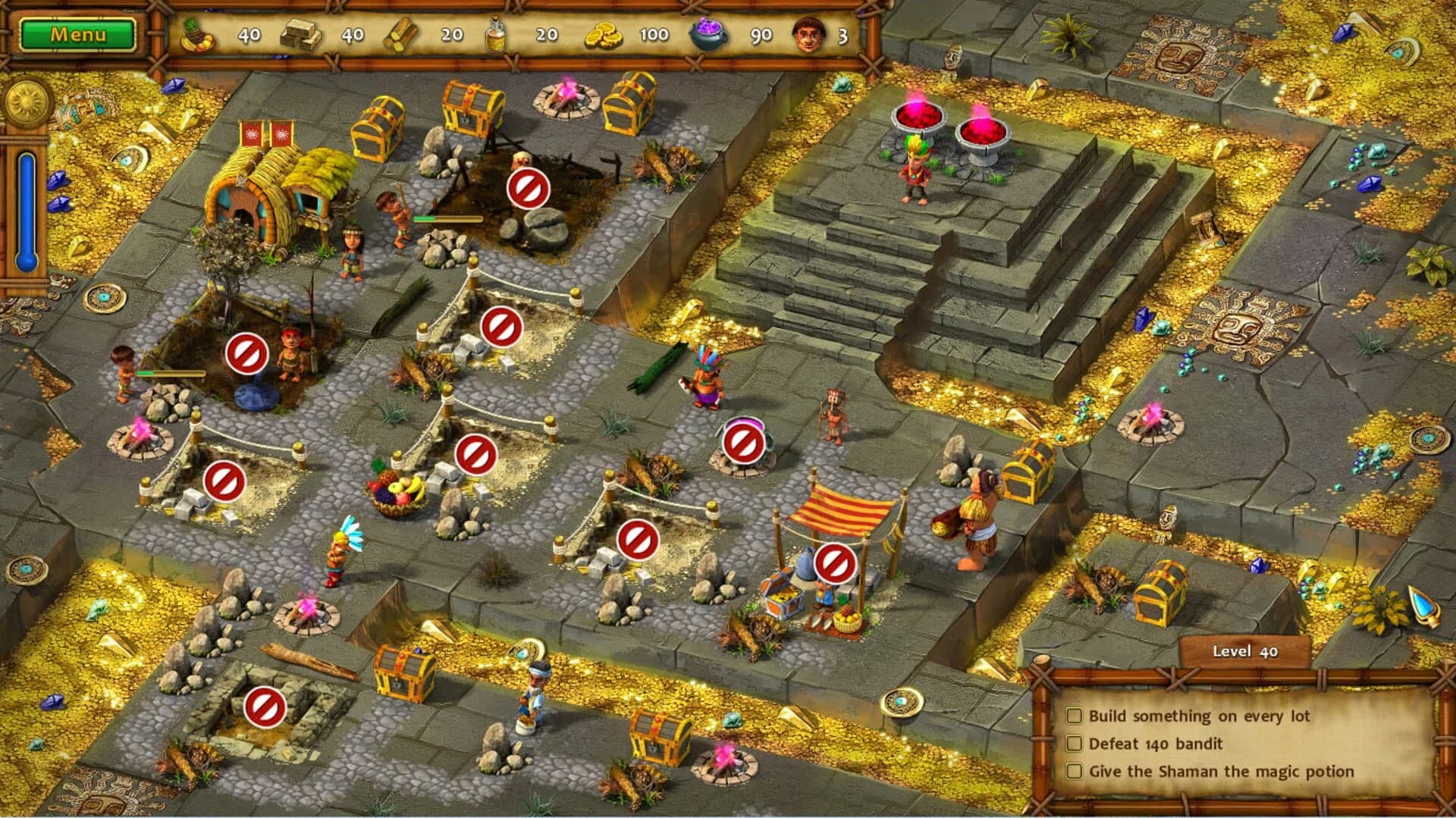
Task: Click the wood logs resource icon
Action: coord(402,32)
